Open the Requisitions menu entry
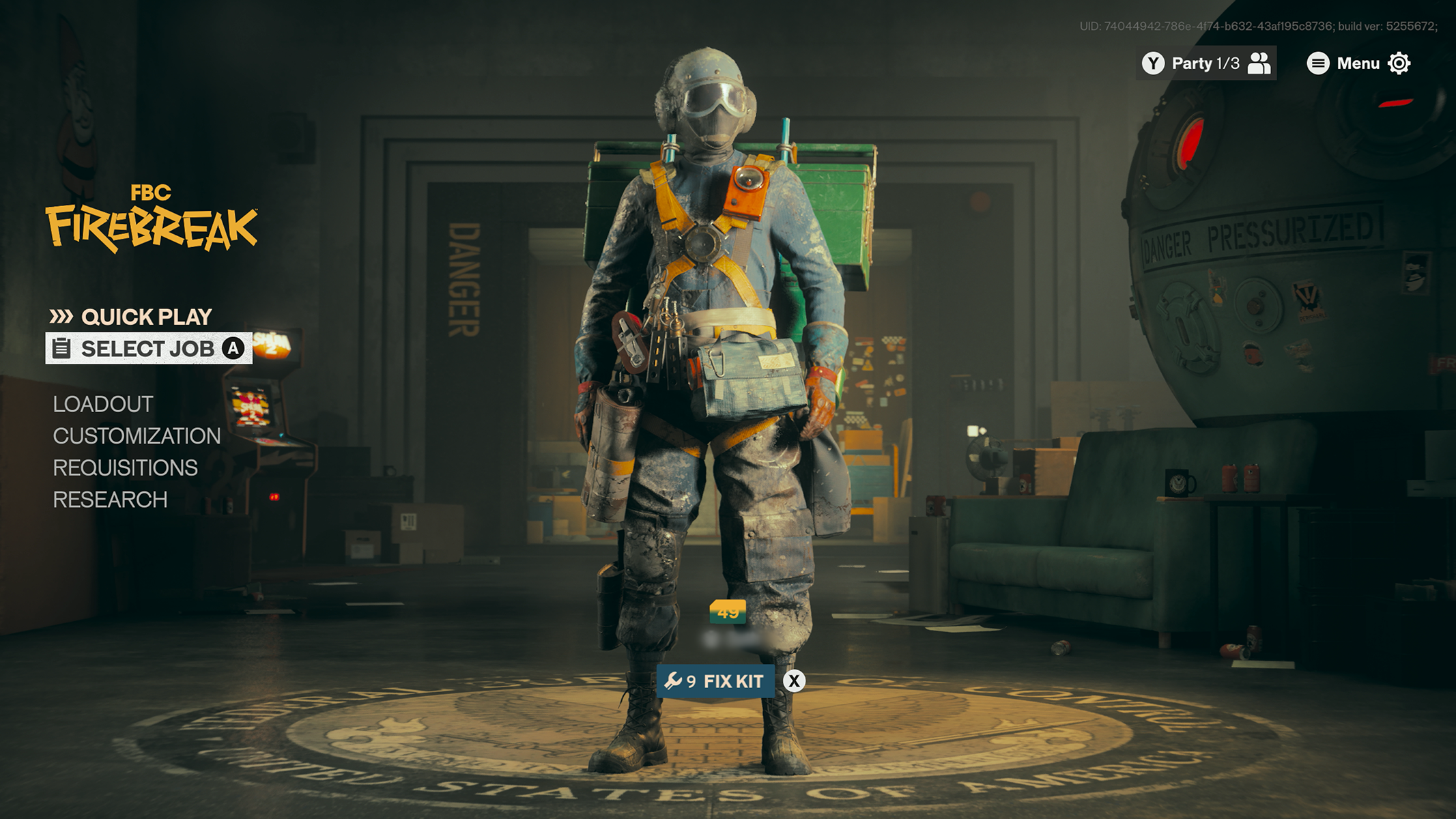 coord(126,468)
